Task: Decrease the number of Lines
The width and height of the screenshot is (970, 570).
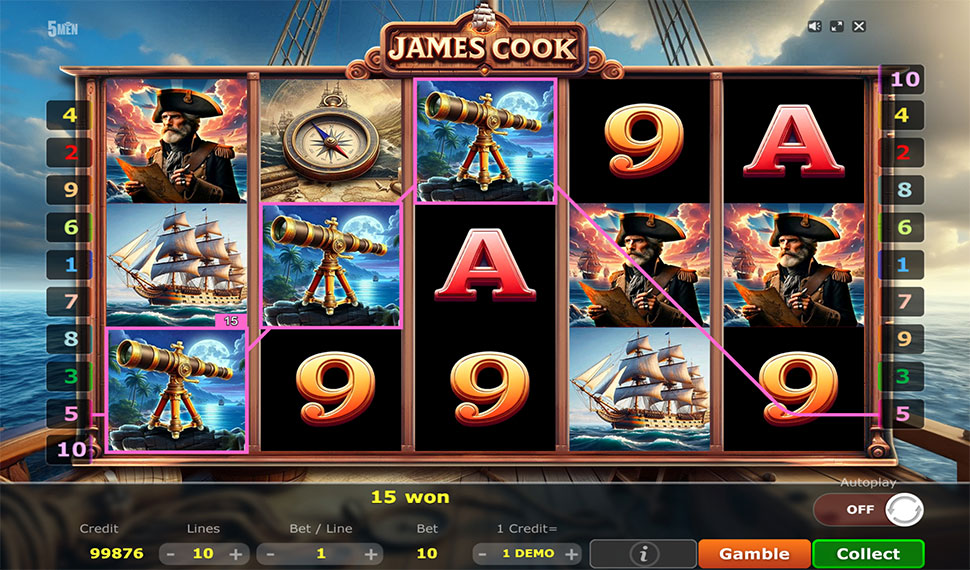Action: [x=170, y=553]
